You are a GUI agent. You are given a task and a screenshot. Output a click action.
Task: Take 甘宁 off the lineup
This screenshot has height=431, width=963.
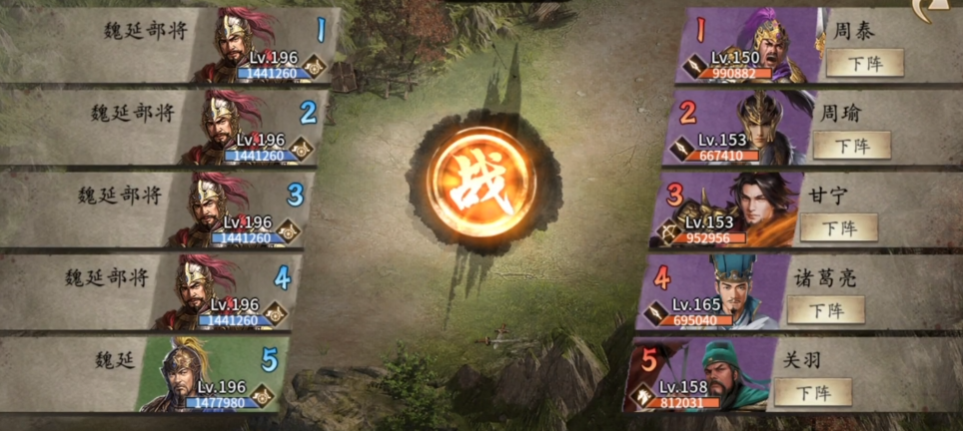point(838,227)
